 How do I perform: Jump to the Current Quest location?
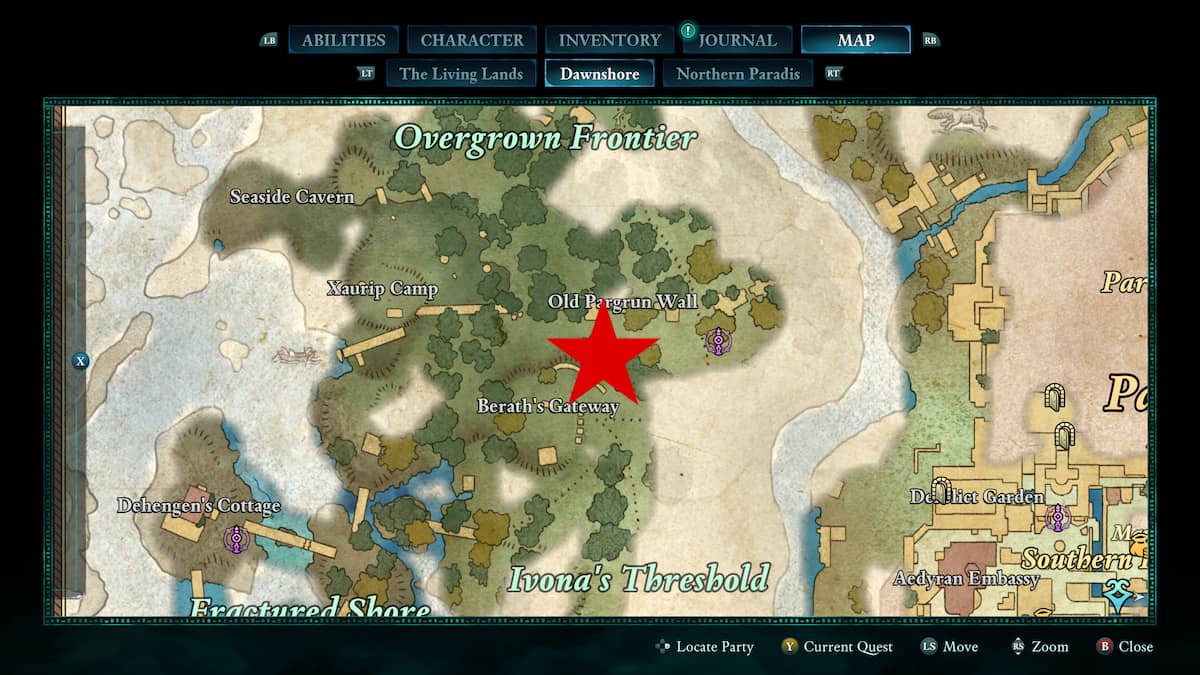tap(838, 647)
